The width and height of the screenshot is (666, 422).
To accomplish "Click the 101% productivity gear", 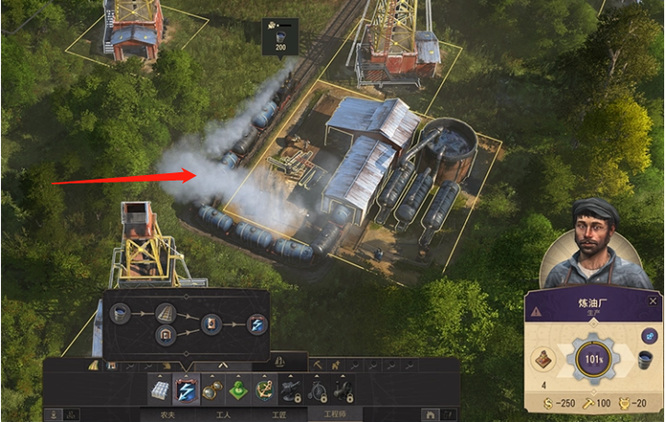I will [x=594, y=357].
